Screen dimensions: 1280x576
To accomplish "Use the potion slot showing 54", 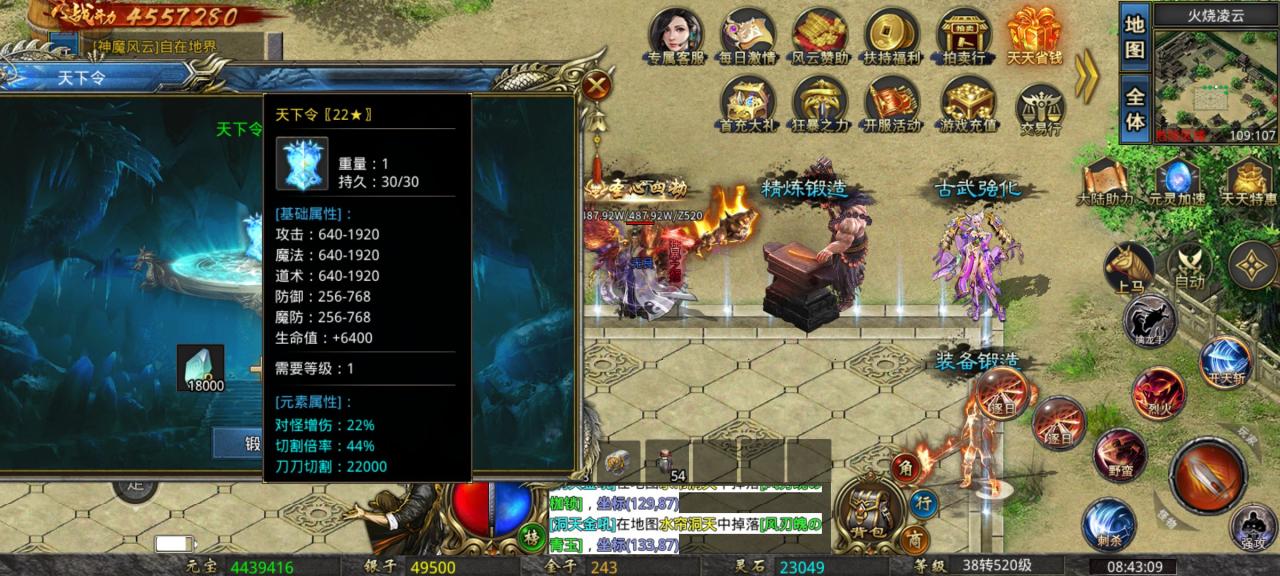I will (669, 464).
